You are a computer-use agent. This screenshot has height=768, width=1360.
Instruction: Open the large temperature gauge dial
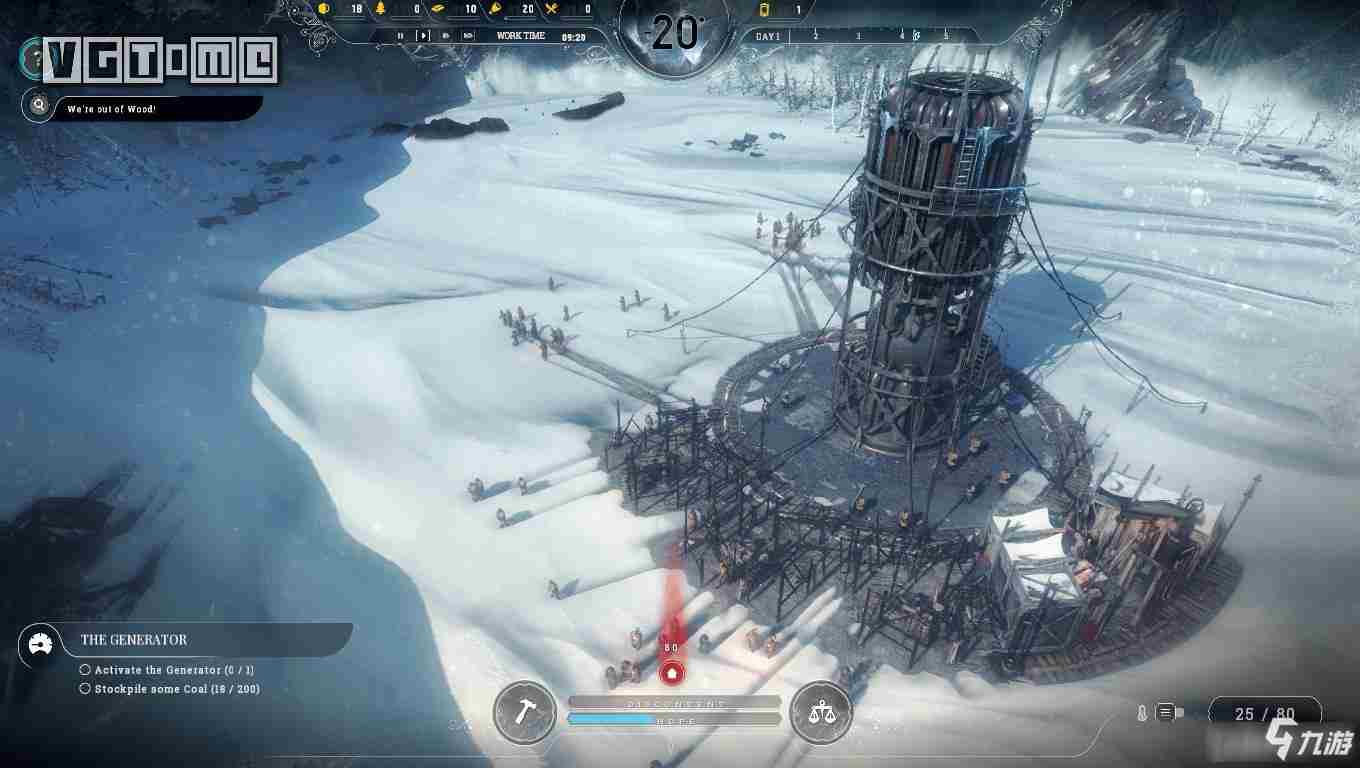click(675, 34)
